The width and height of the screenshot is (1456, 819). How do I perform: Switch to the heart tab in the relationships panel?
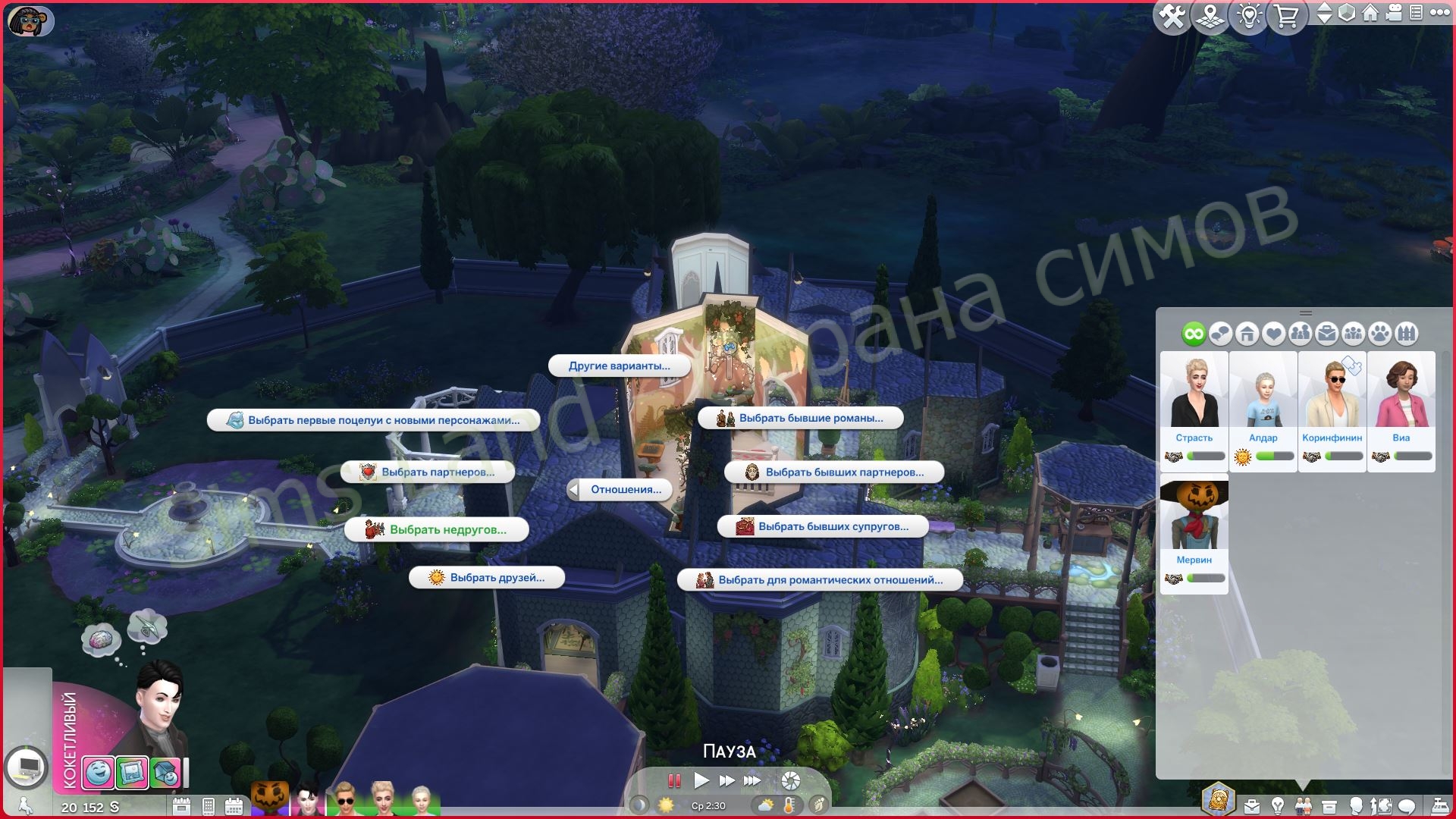click(x=1272, y=334)
